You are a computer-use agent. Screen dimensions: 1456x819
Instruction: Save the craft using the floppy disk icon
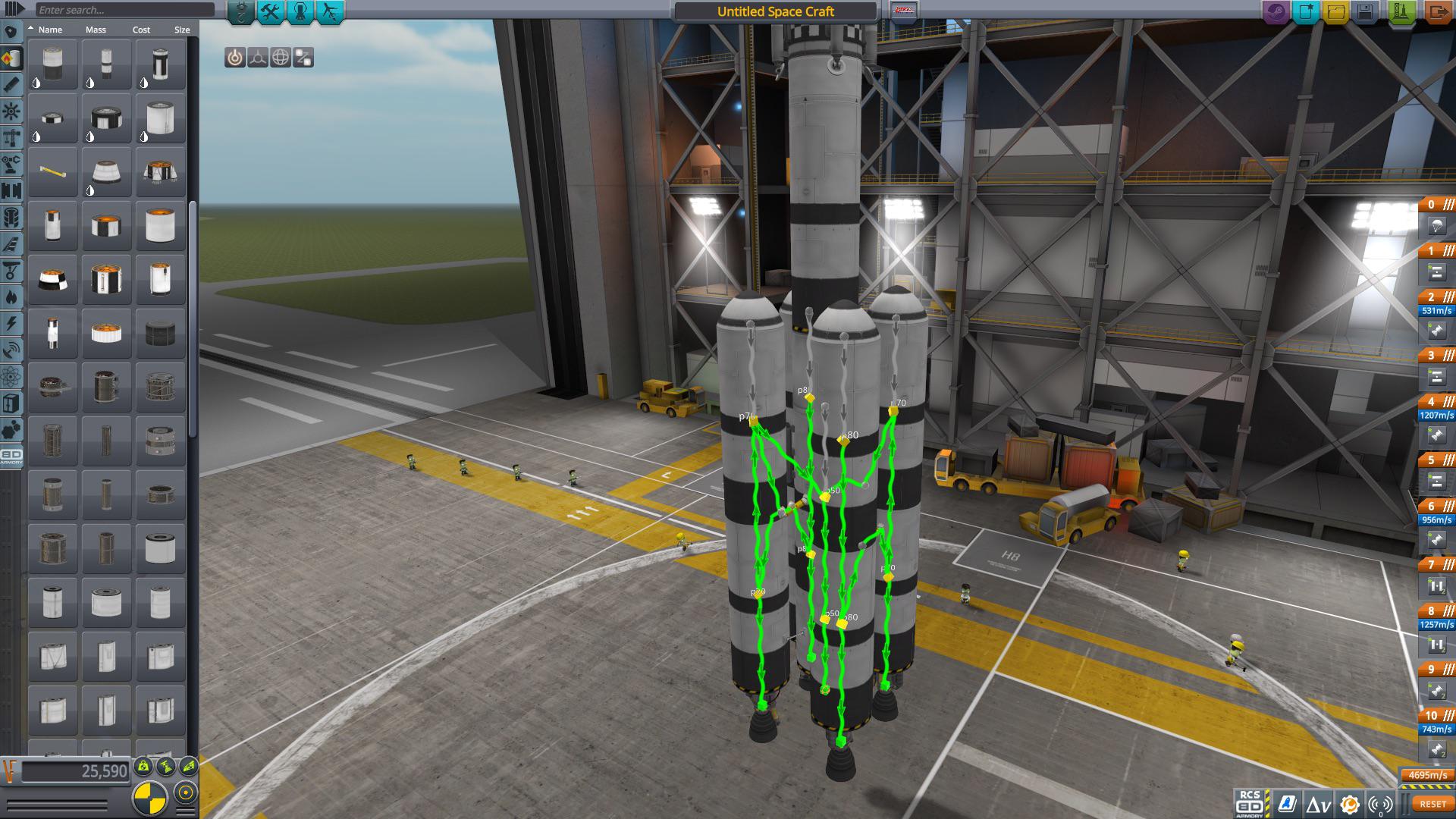click(1367, 11)
